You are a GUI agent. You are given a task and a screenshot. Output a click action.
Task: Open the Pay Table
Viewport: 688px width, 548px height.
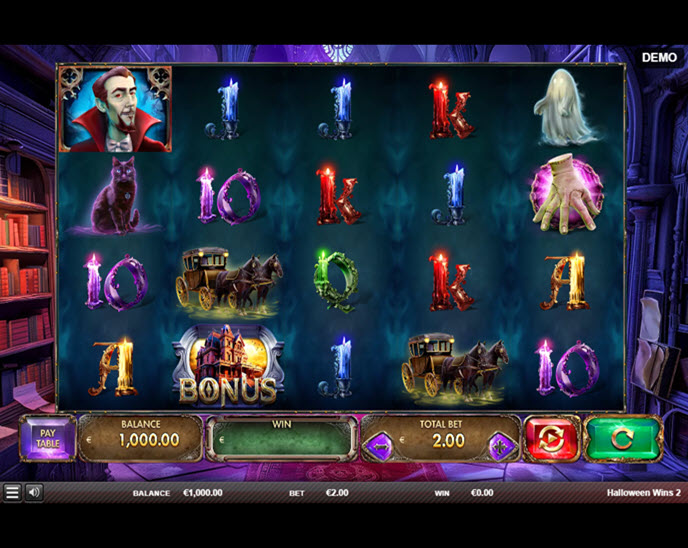click(x=47, y=438)
